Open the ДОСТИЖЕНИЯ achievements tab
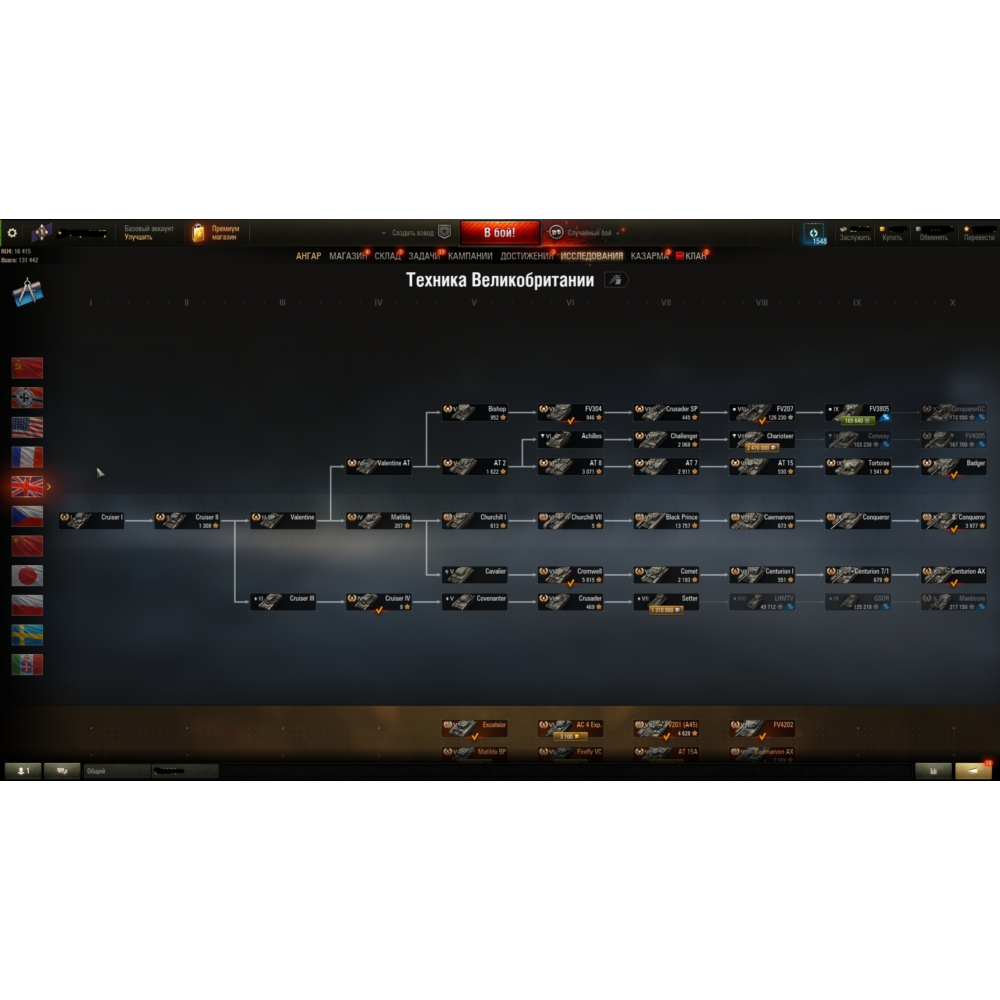Viewport: 1000px width, 1000px height. click(x=527, y=256)
